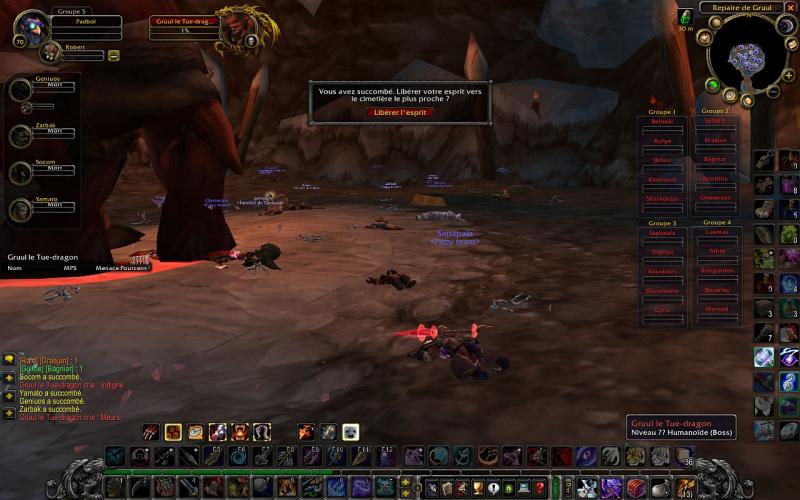Select Luamas in raid Groupe 4
This screenshot has width=800, height=500.
716,232
